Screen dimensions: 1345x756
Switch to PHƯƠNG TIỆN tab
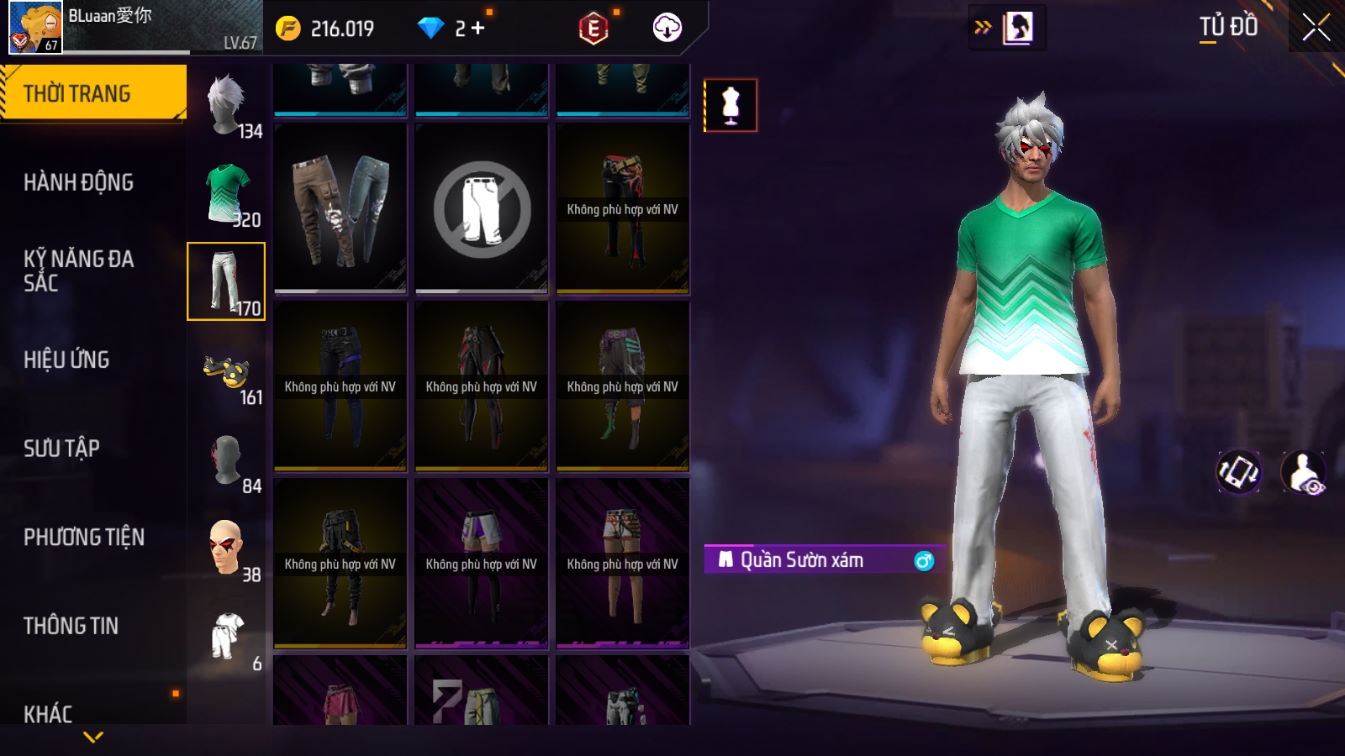84,537
